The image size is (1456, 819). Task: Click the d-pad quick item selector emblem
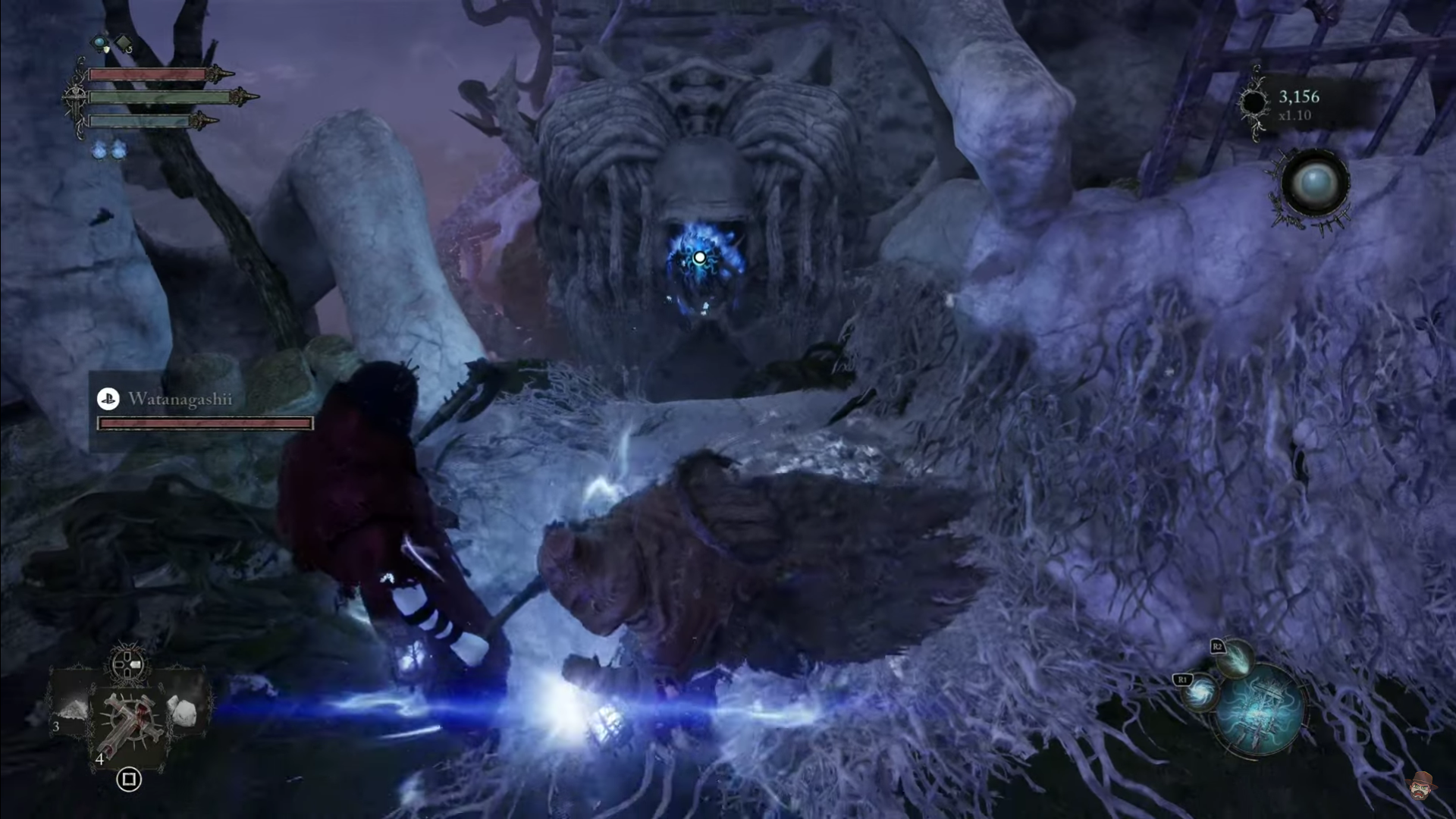[128, 665]
